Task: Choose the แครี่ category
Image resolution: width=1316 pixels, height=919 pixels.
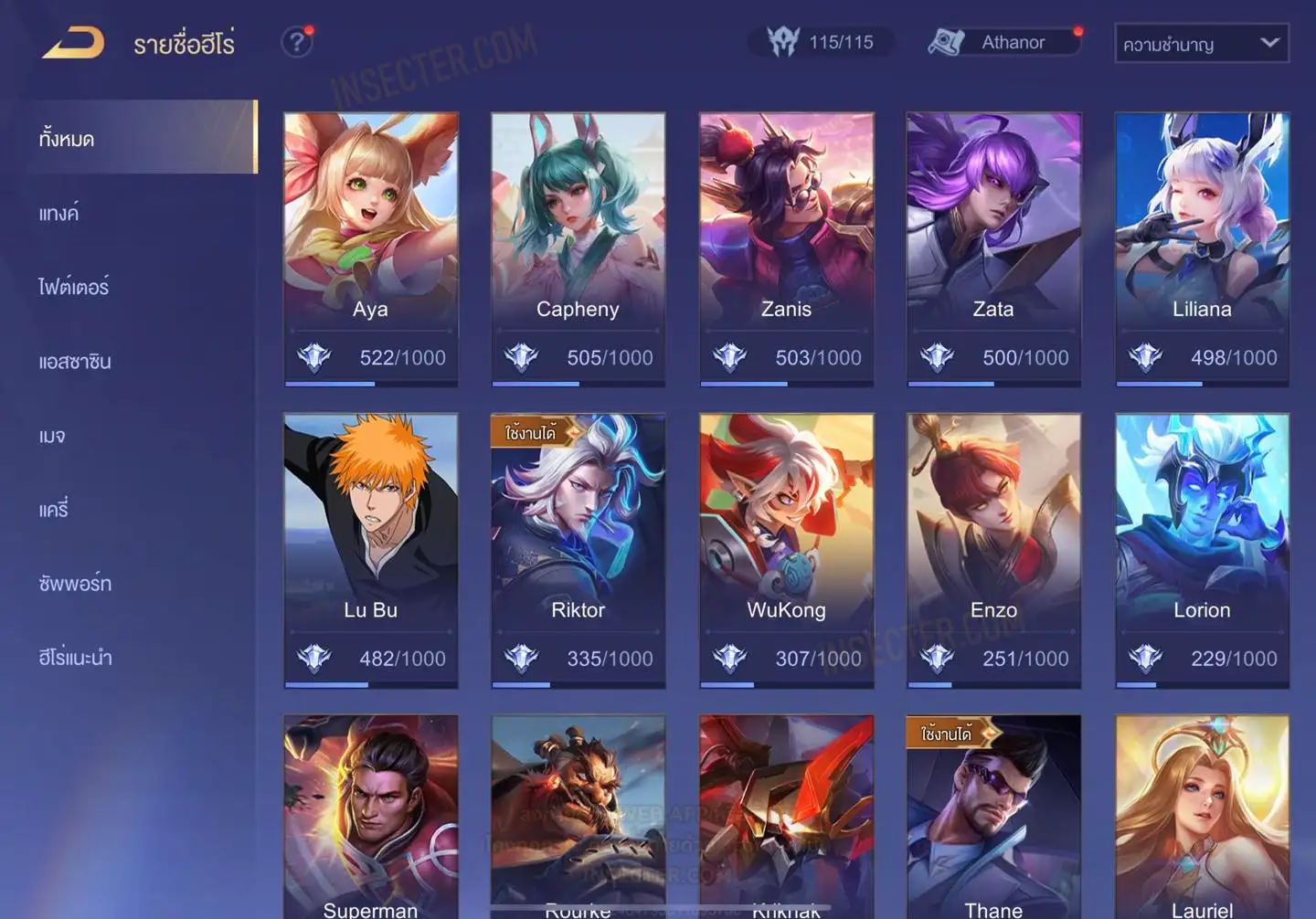Action: (54, 509)
